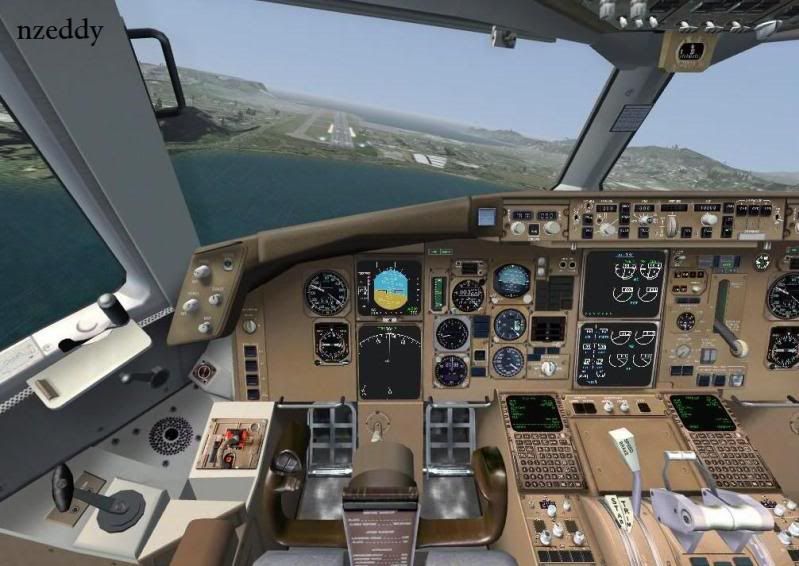Select the captain's airspeed indicator gauge

coord(326,293)
